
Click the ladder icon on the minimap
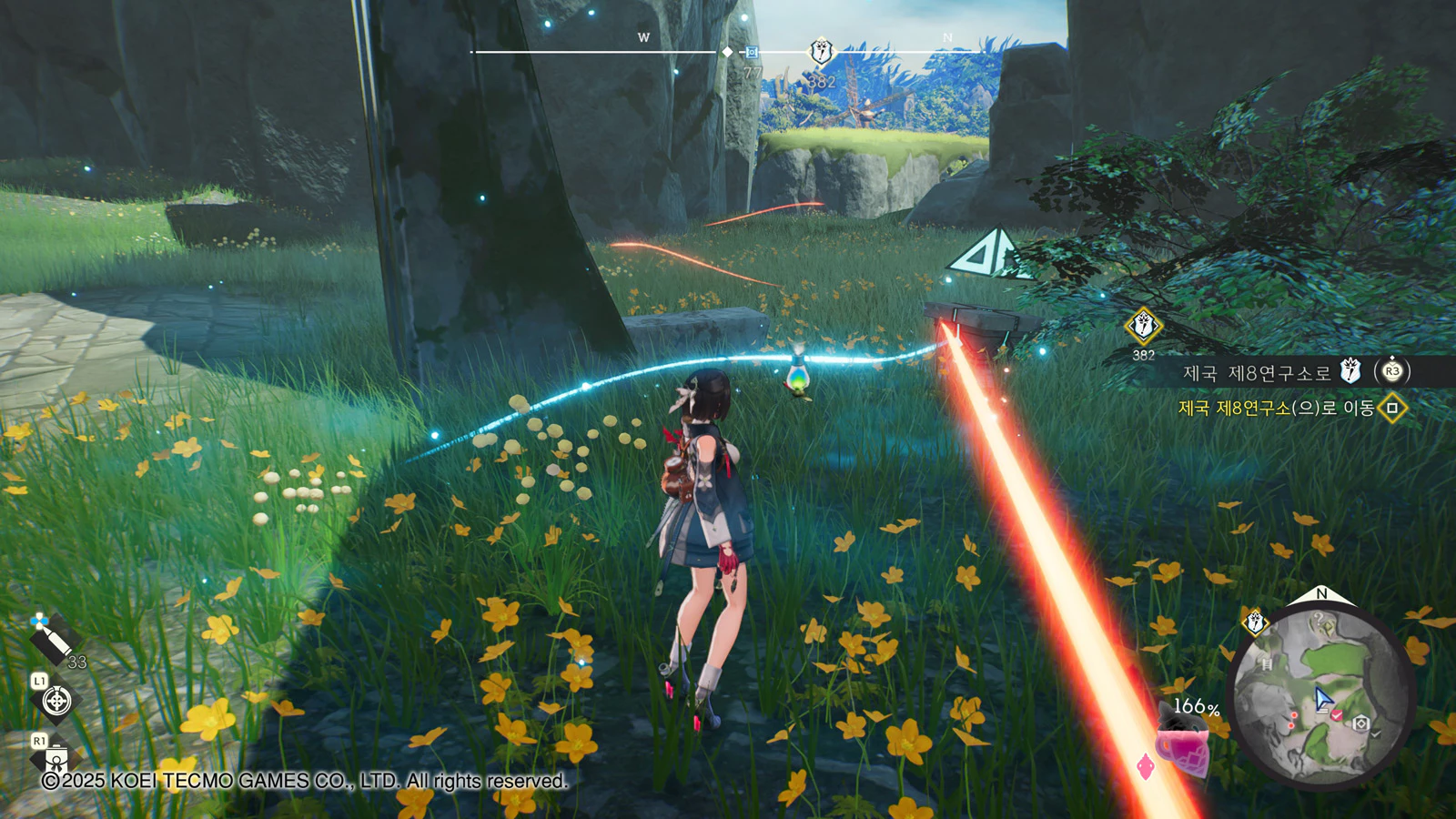(1266, 664)
